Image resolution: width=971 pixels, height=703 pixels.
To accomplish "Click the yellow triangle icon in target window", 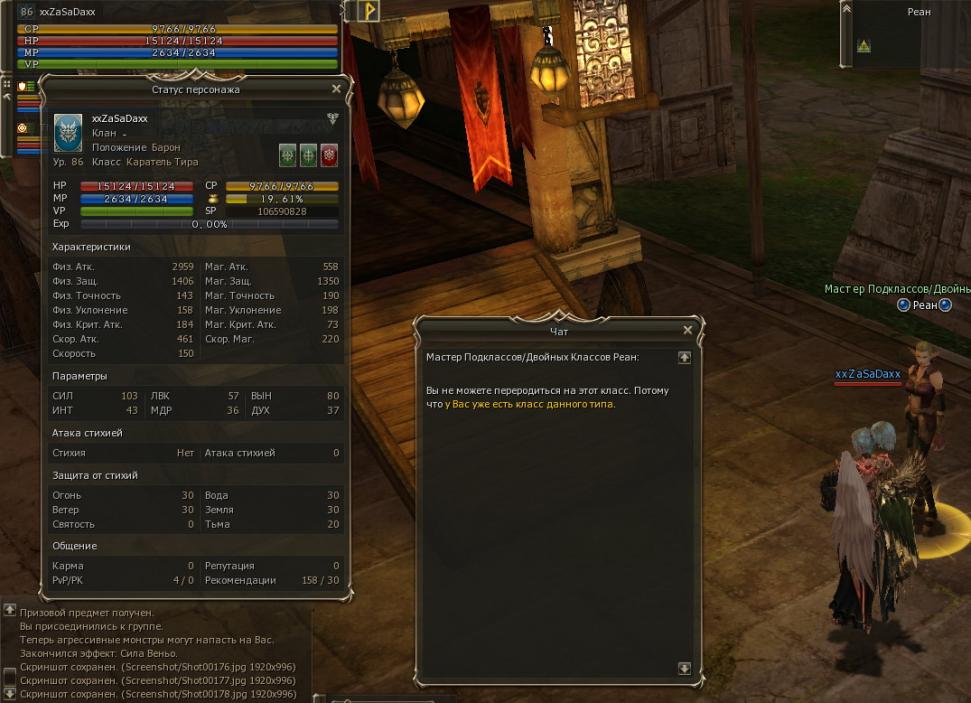I will click(863, 46).
